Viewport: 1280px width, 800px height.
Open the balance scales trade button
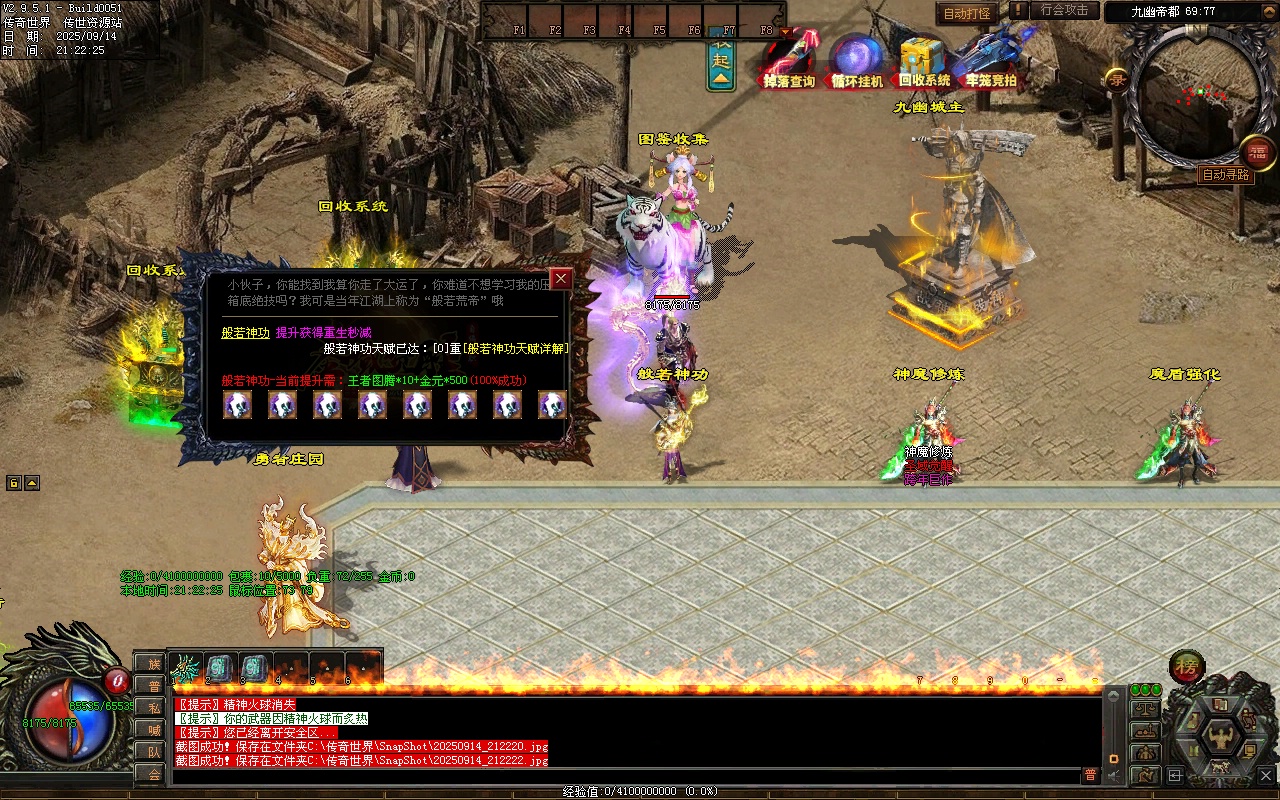click(x=1145, y=708)
